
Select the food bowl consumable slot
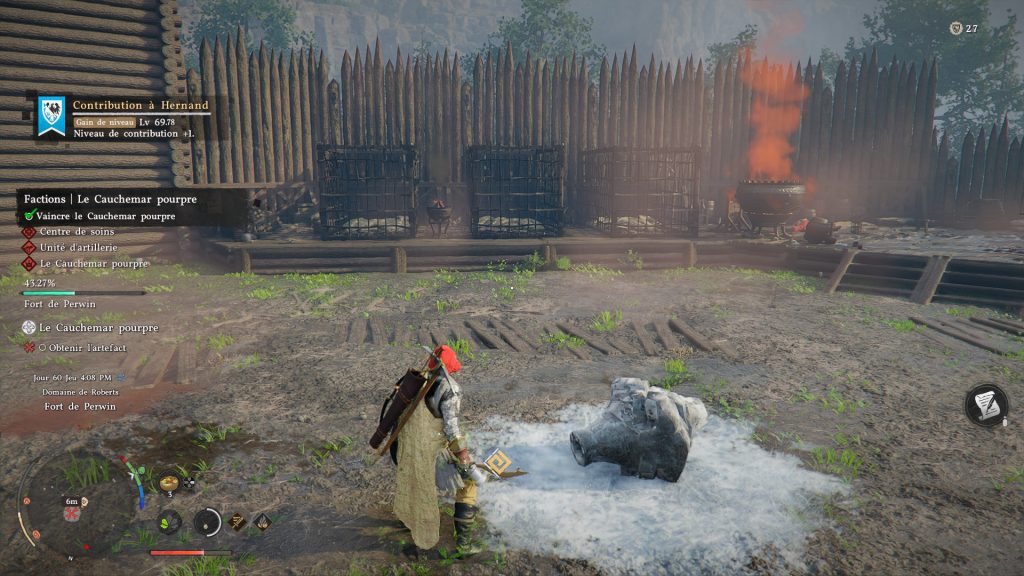coord(169,483)
